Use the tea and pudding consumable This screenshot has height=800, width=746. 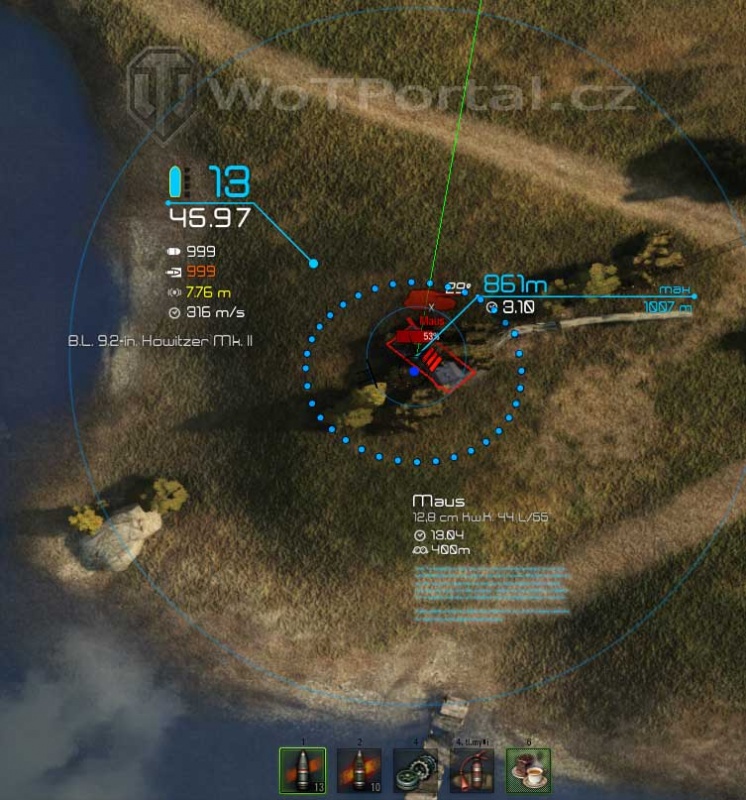(x=529, y=772)
